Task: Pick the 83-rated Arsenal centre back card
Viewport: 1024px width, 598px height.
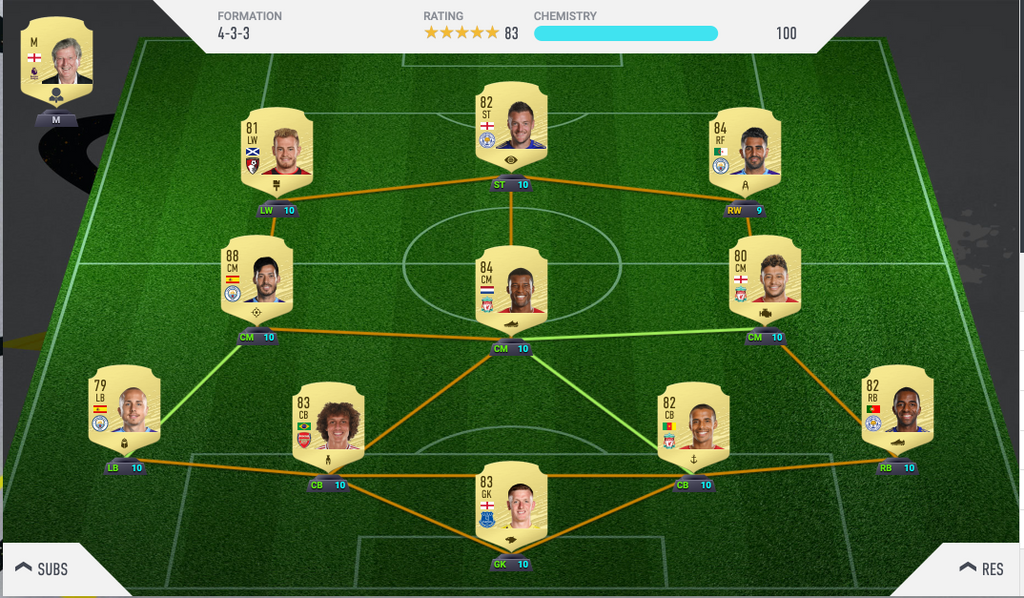Action: (328, 422)
